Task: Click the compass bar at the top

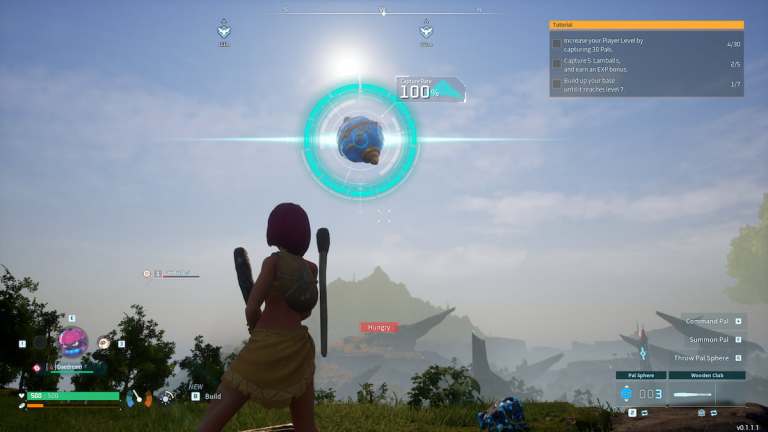Action: (383, 12)
